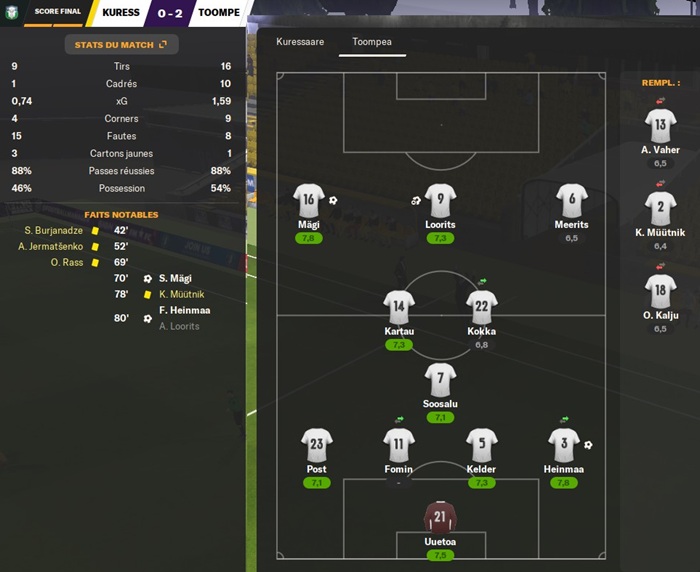
Task: Select striker Loorits number 9 shirt
Action: tap(440, 200)
